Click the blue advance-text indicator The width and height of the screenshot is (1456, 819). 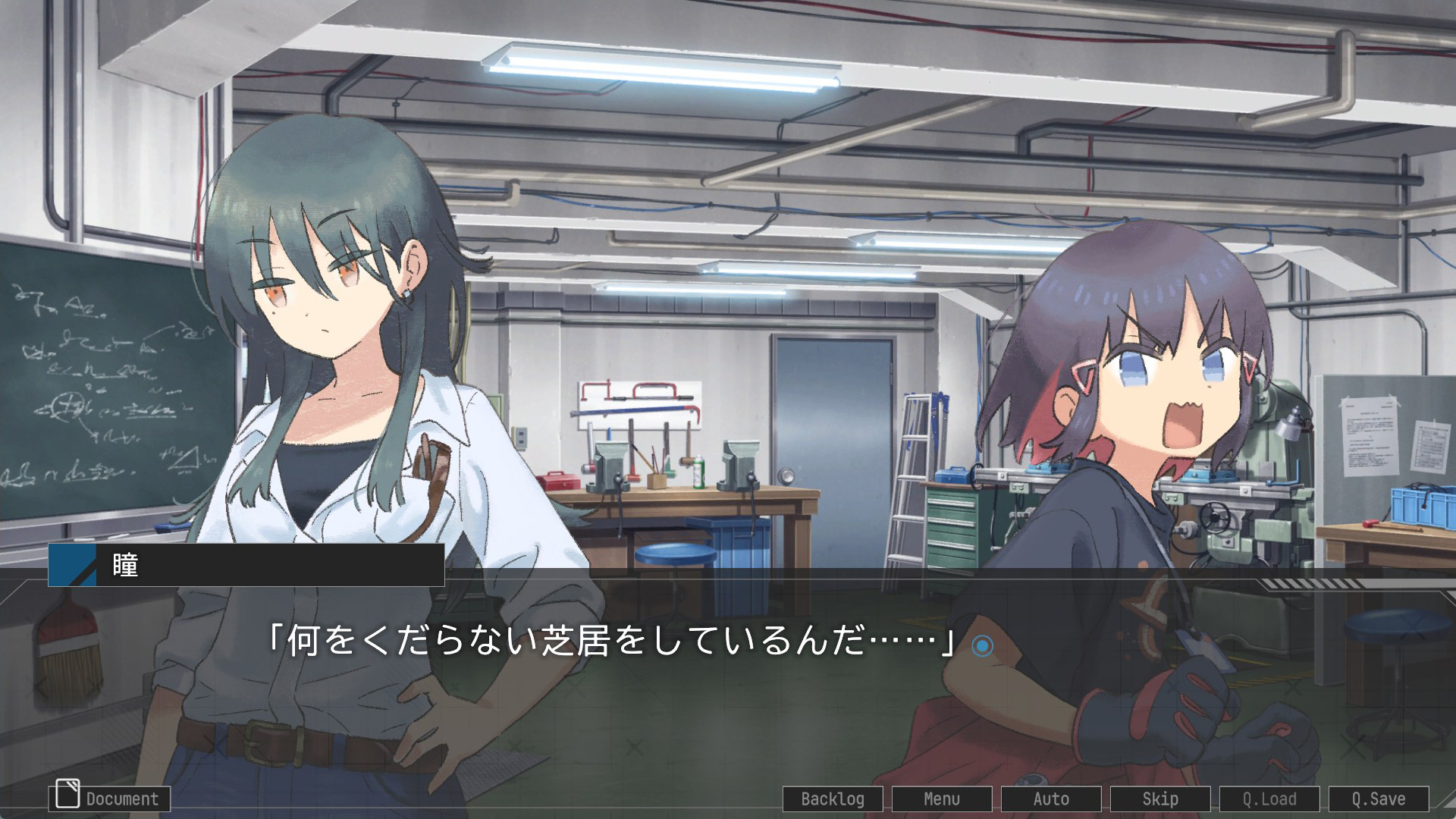pos(982,646)
